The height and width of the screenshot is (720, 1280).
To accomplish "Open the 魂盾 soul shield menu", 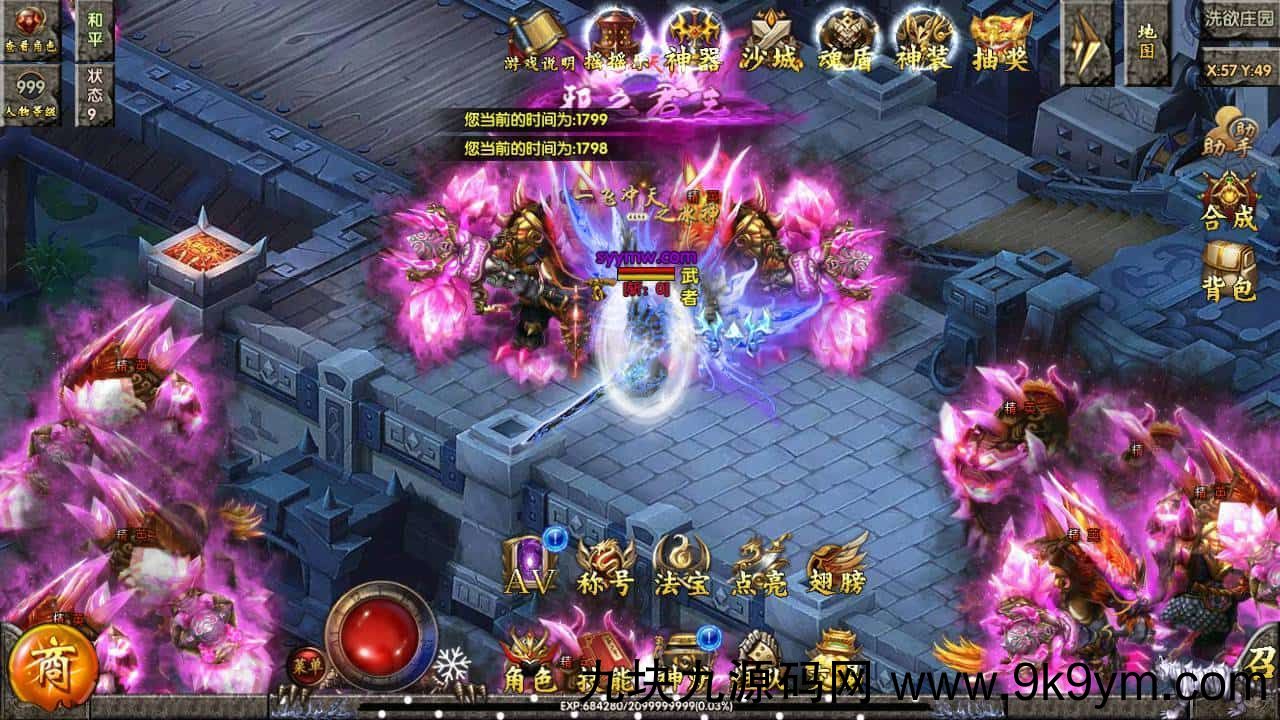I will (x=846, y=42).
